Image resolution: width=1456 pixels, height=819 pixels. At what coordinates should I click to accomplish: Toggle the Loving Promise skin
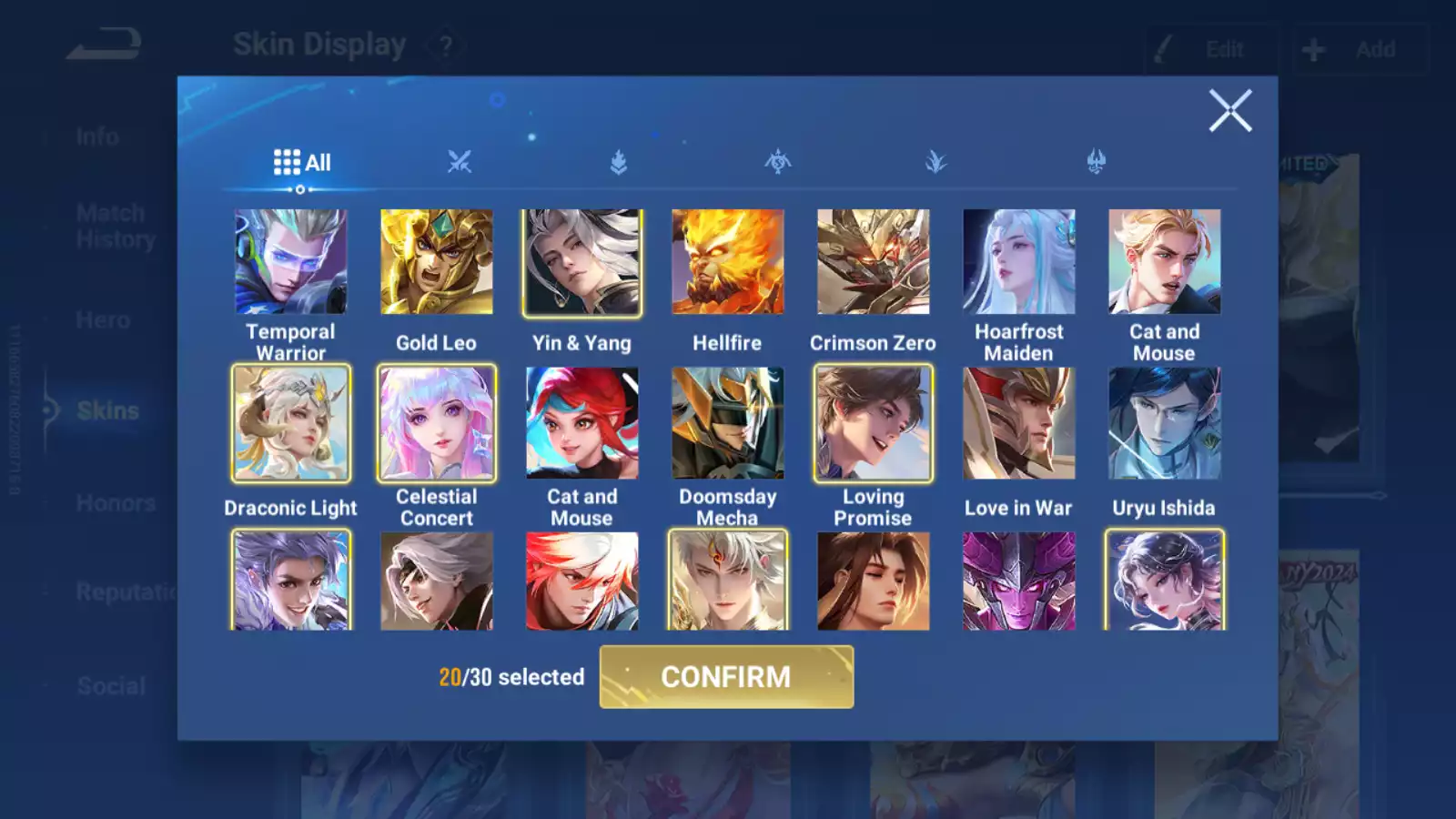pos(873,423)
